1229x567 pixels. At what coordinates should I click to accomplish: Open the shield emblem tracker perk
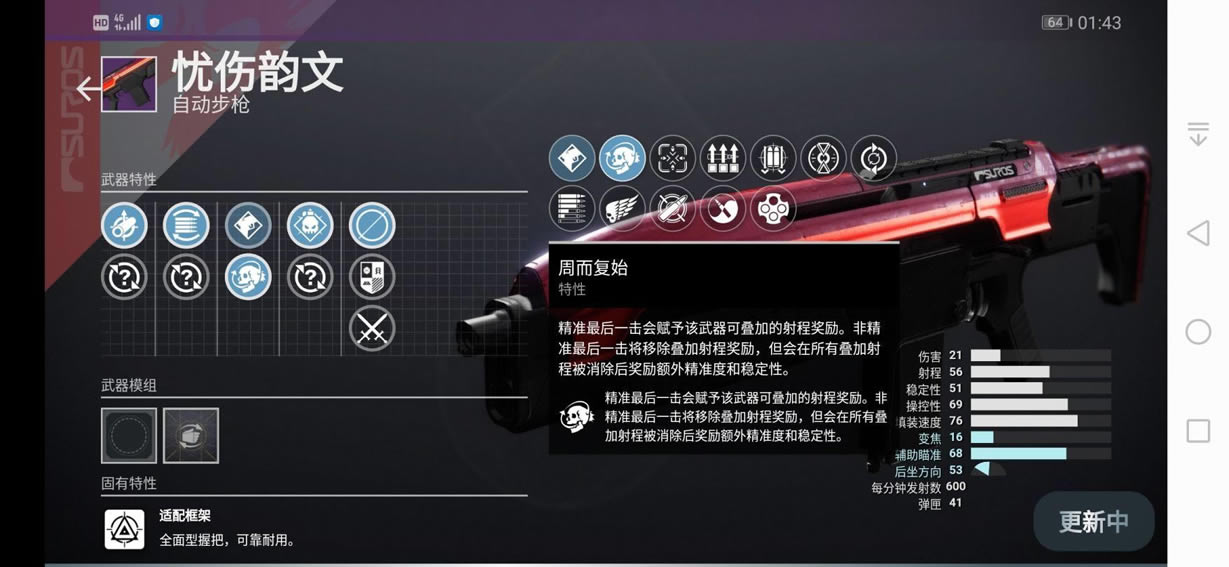point(372,277)
